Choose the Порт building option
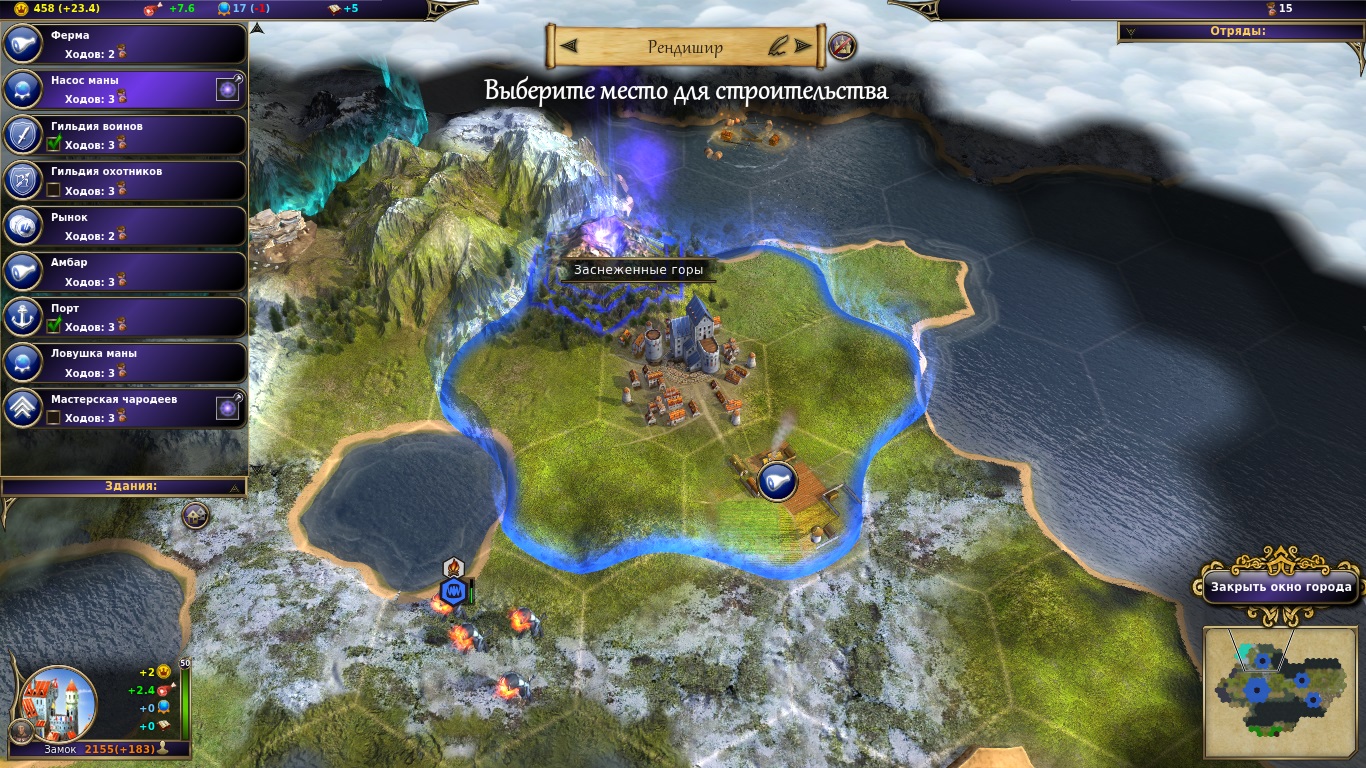The image size is (1366, 768). 124,317
